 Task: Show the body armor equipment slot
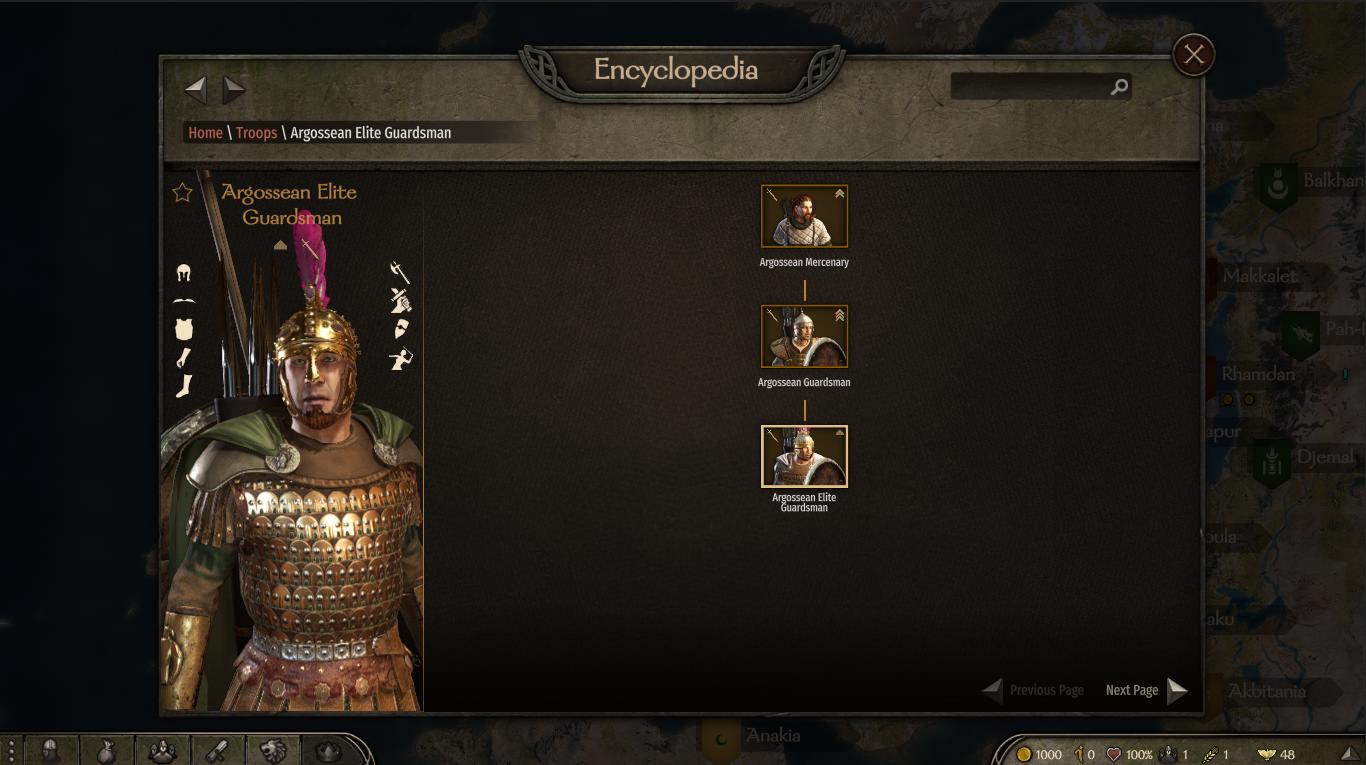[183, 329]
